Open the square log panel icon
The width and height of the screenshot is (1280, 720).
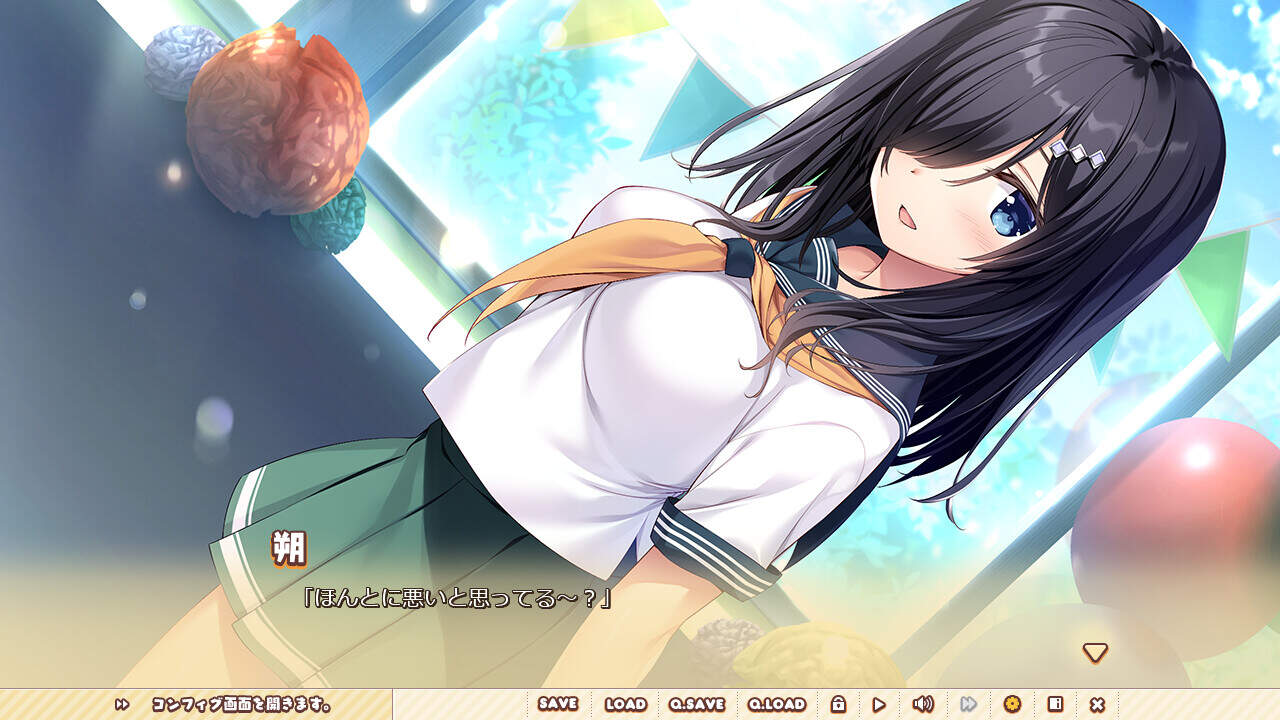point(1054,704)
